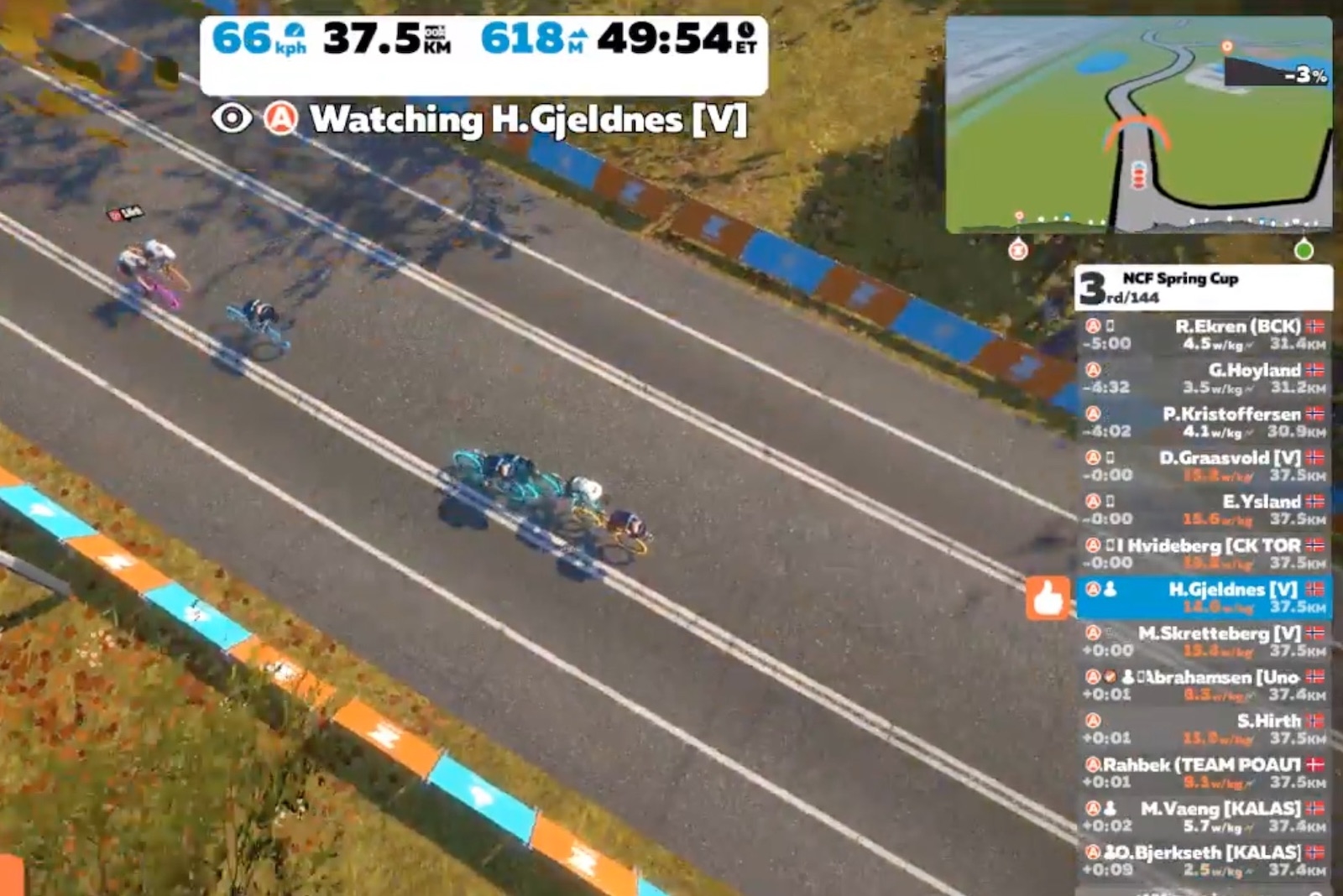Choose P.Kristoffersen from nearby riders
This screenshot has width=1343, height=896.
[1204, 422]
